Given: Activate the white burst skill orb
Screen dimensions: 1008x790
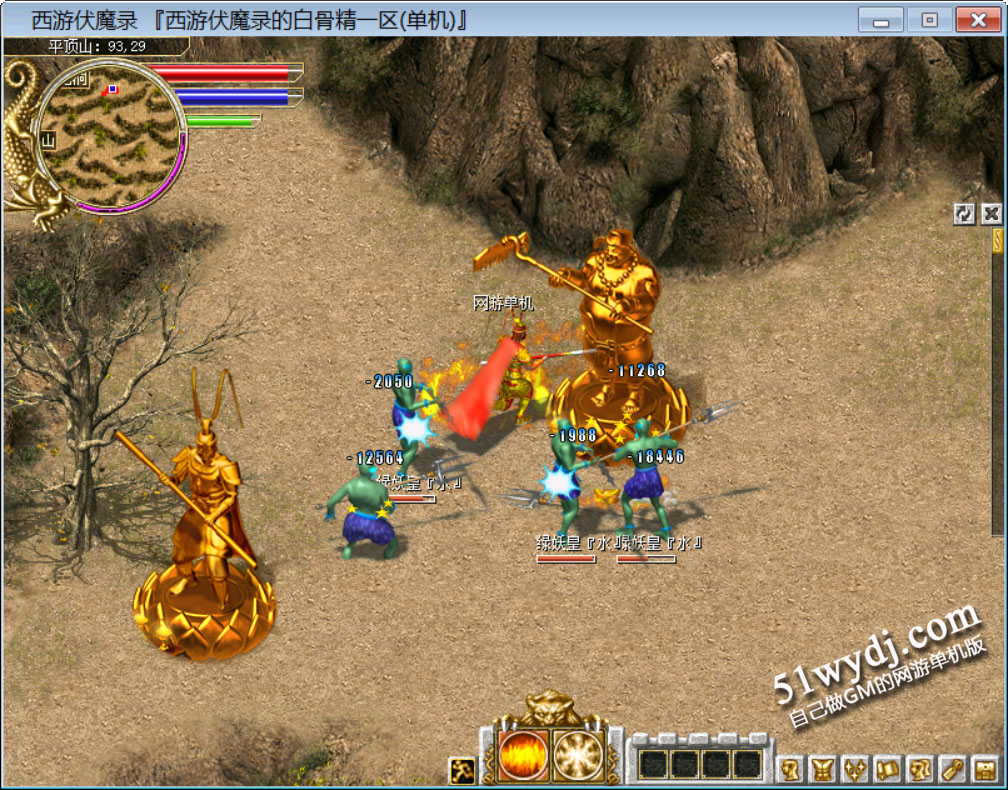Looking at the screenshot, I should click(576, 753).
